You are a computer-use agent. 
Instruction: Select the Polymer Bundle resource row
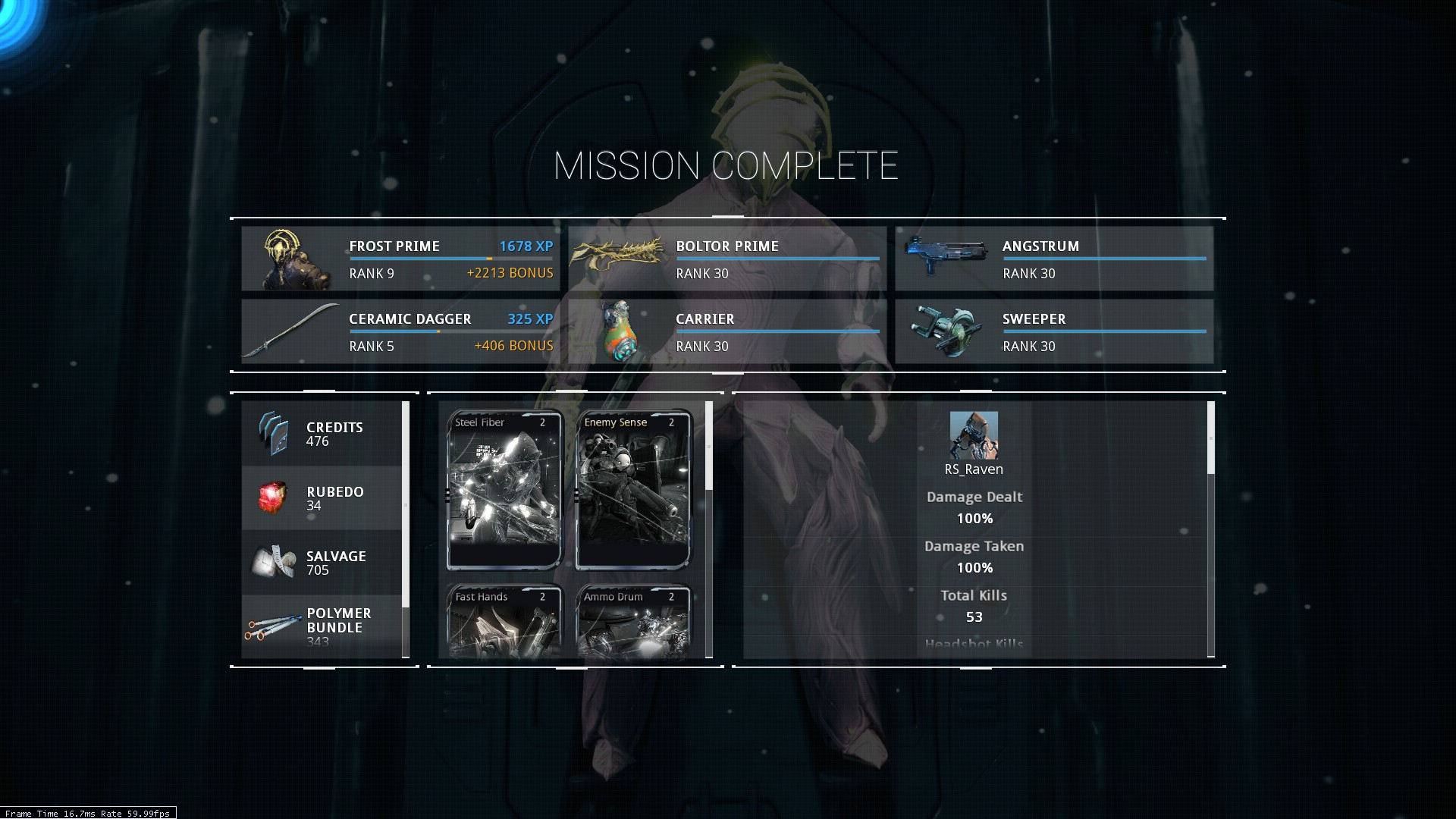(322, 627)
